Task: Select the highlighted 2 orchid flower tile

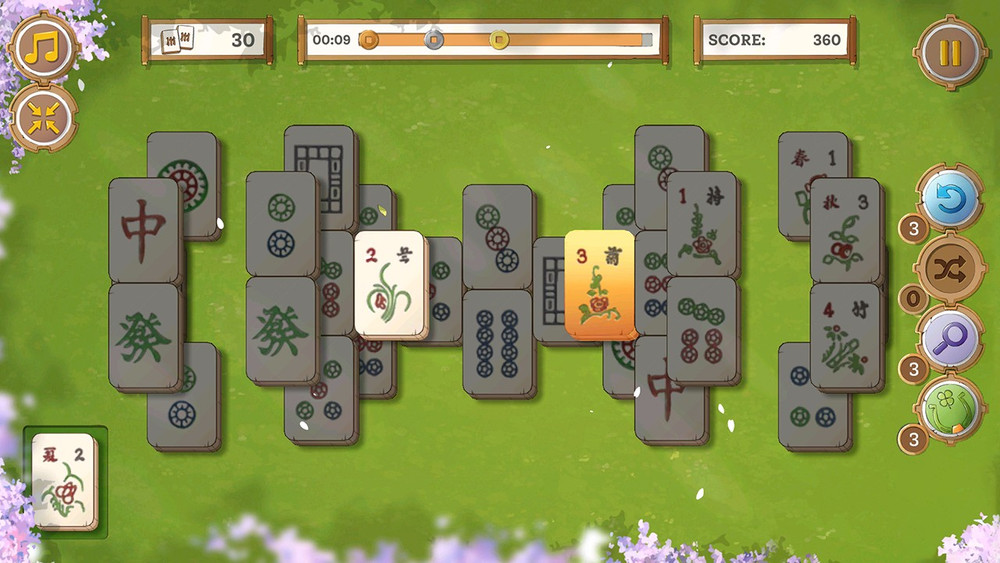Action: (389, 284)
